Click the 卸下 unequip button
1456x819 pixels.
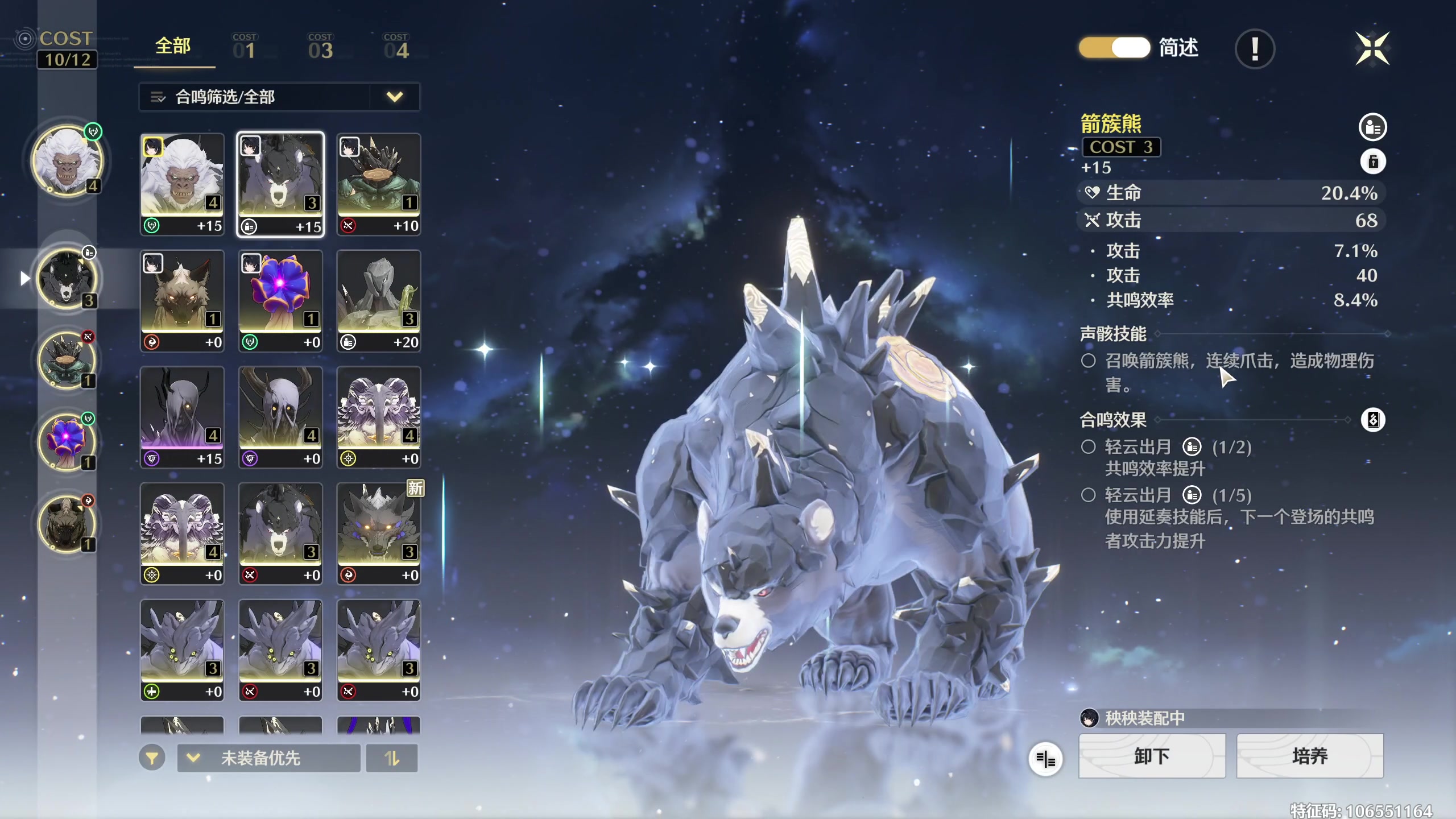(1152, 756)
